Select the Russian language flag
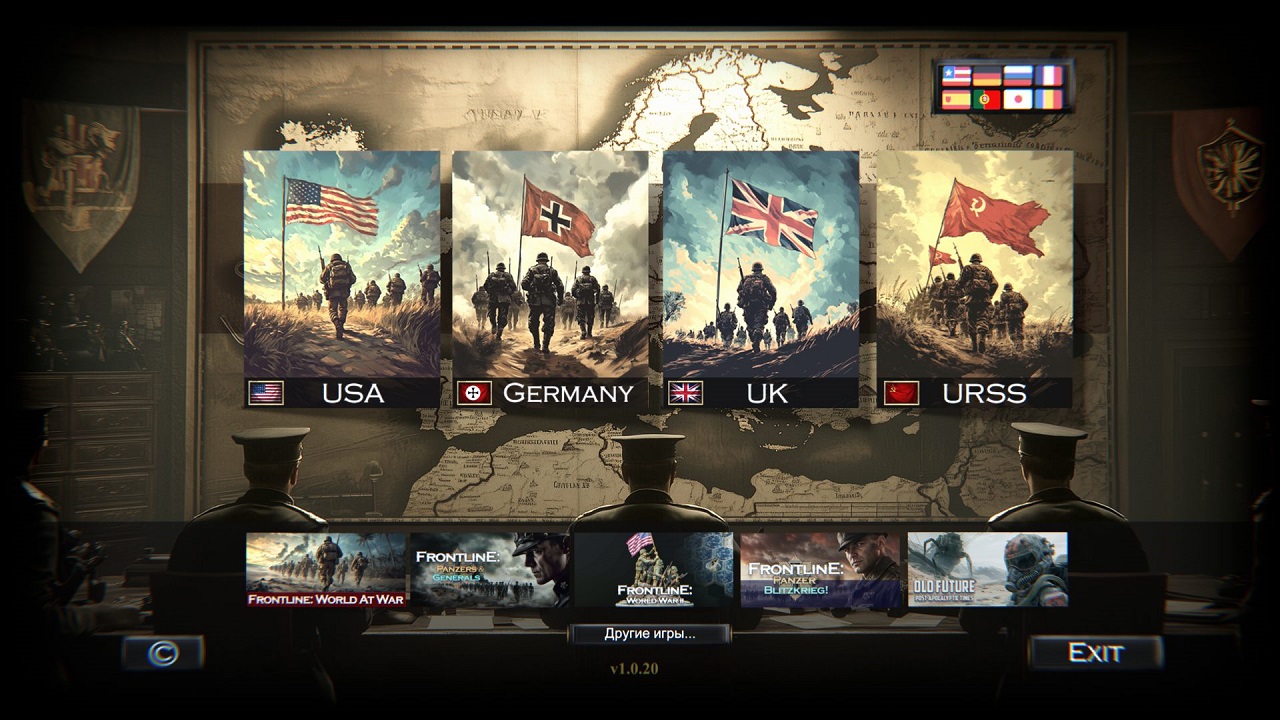This screenshot has height=720, width=1280. point(1018,75)
